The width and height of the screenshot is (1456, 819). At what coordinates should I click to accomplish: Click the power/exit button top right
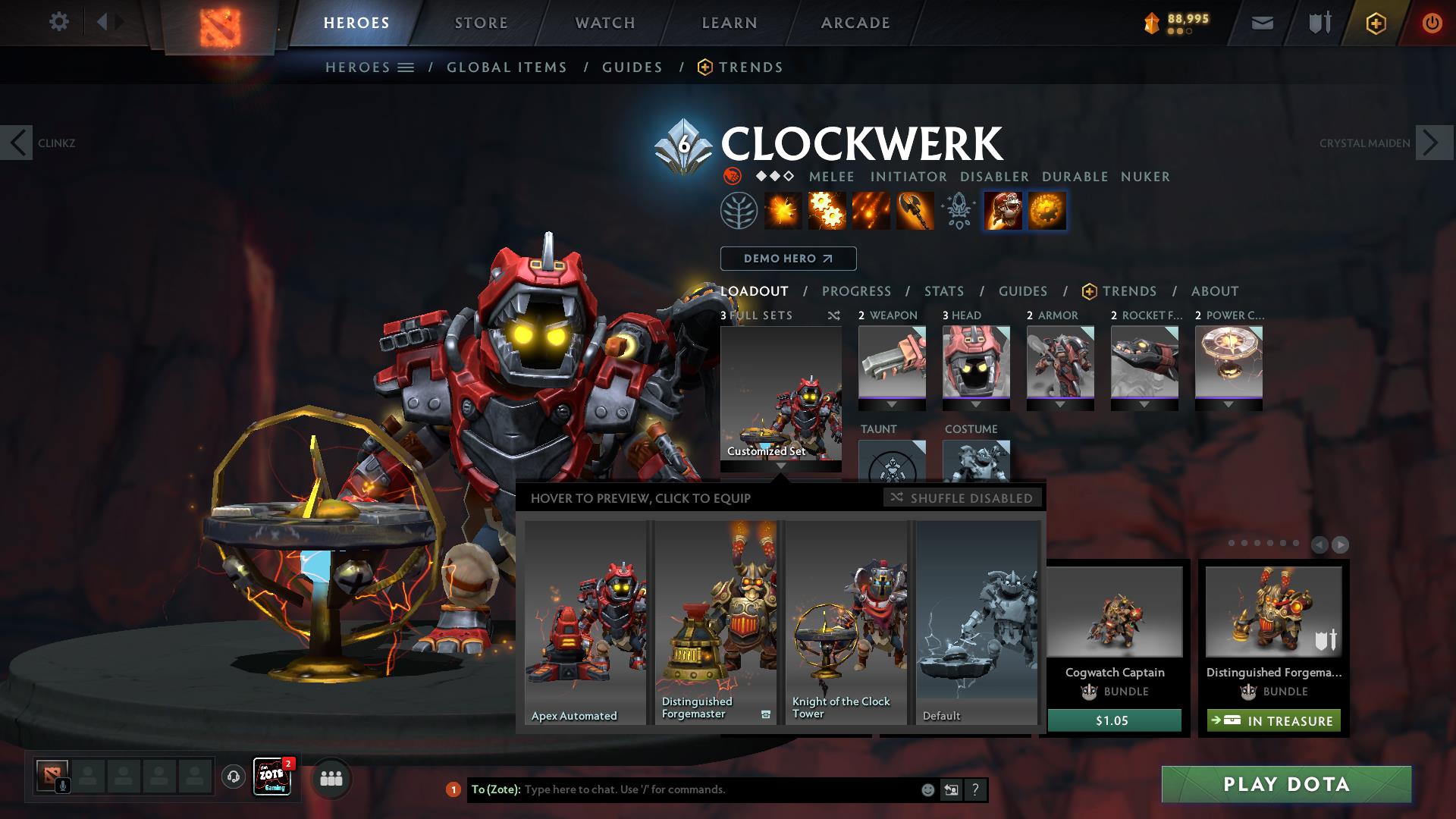click(x=1432, y=23)
